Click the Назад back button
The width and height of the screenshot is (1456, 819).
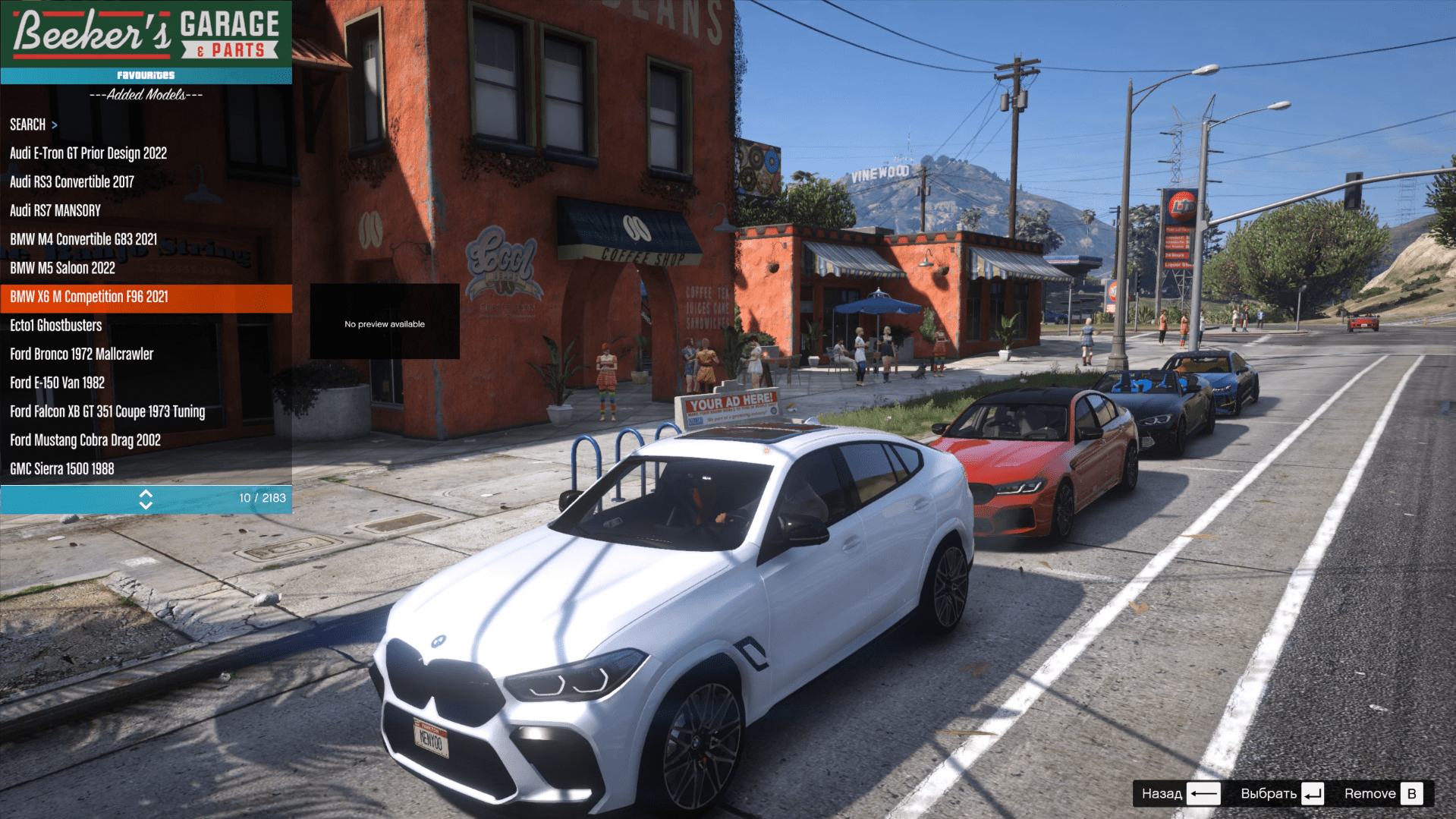click(x=1180, y=794)
